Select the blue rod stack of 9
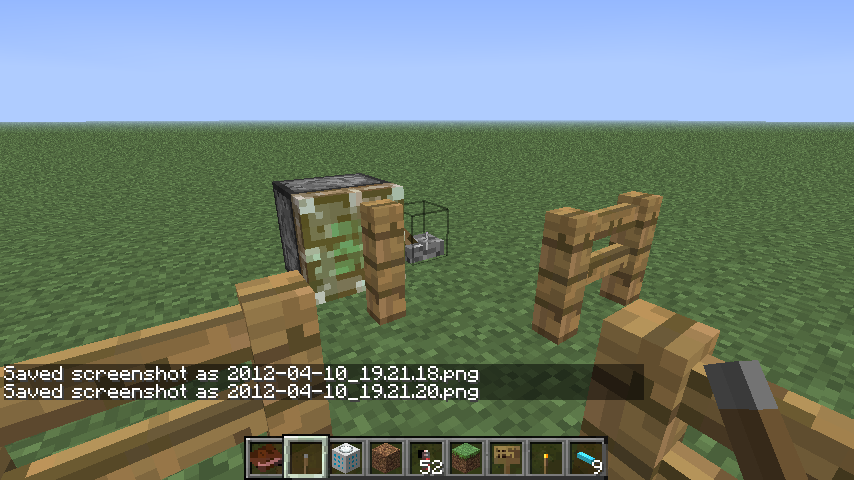This screenshot has height=480, width=854. pyautogui.click(x=586, y=458)
